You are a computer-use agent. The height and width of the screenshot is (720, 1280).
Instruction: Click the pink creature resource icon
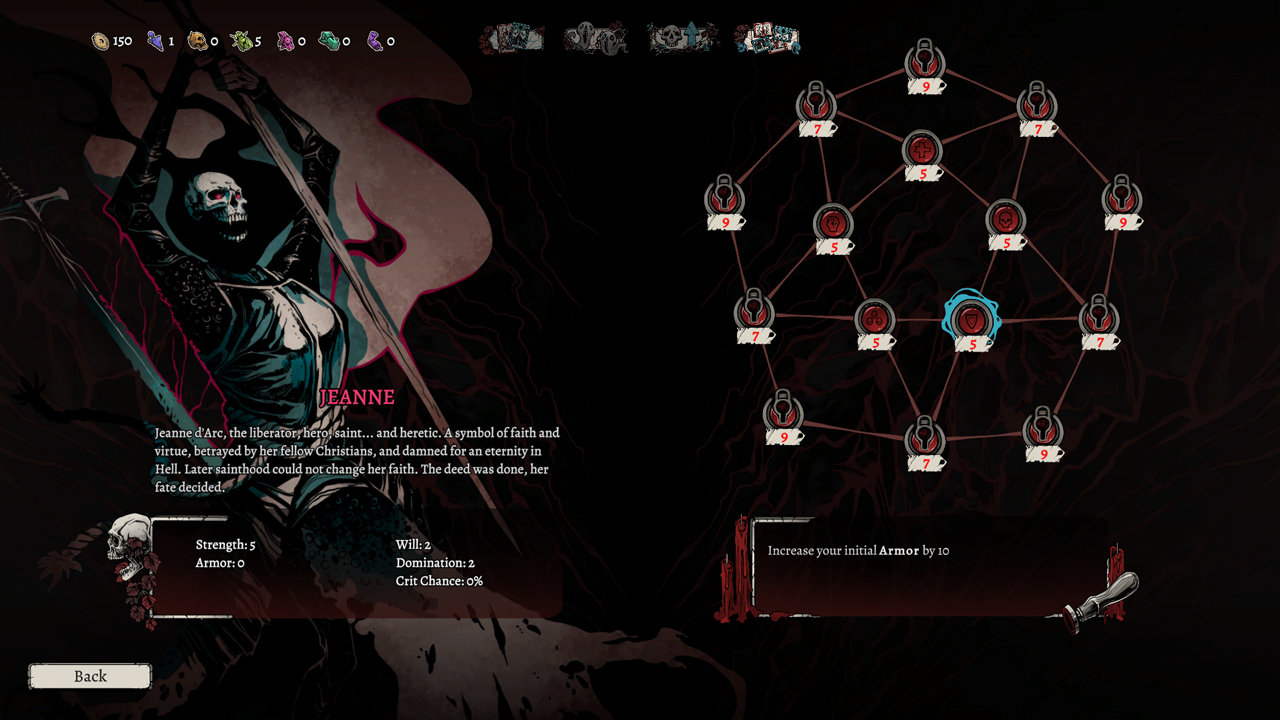coord(285,41)
